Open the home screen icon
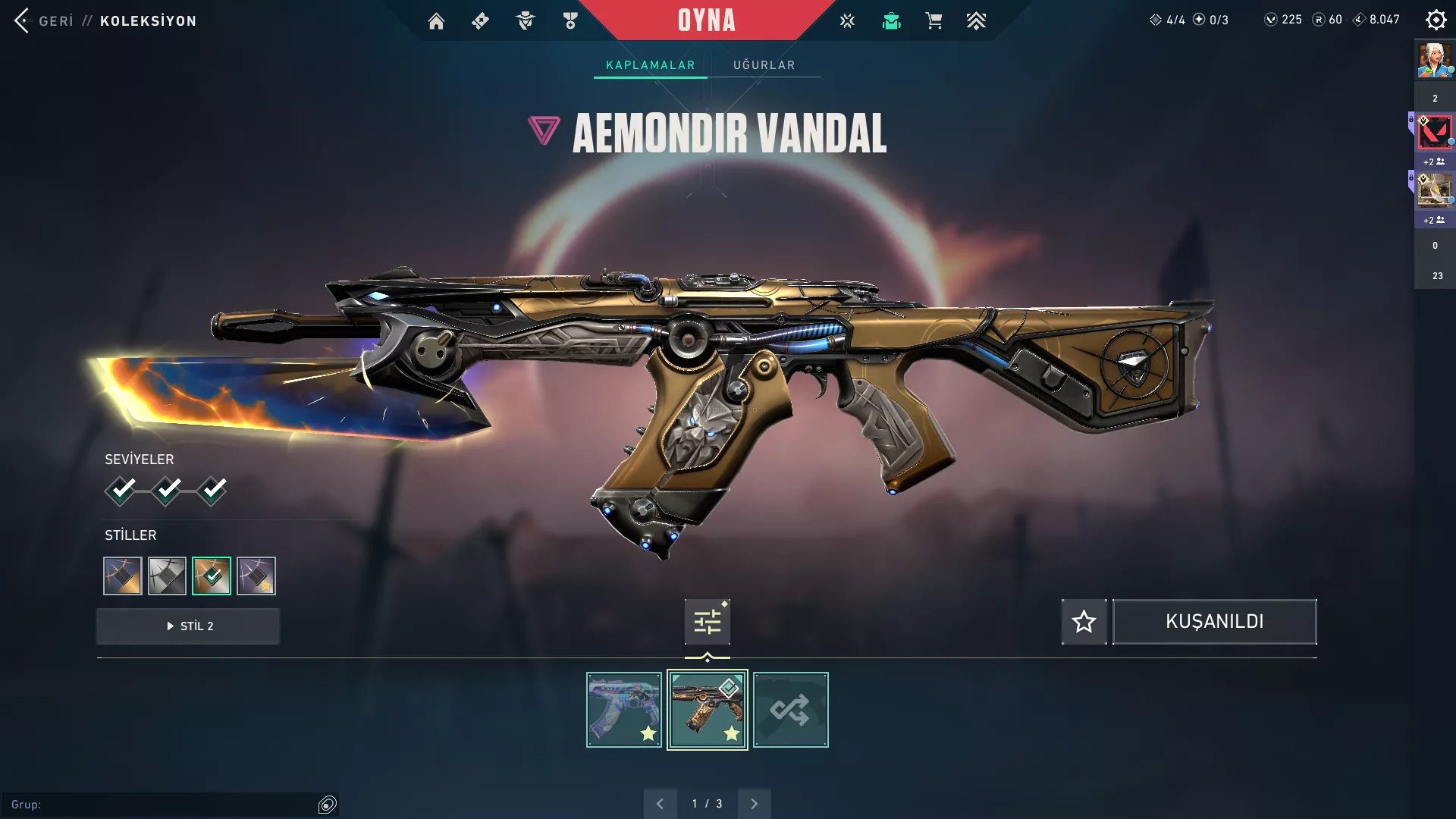Screen dimensions: 1456x819 point(436,21)
